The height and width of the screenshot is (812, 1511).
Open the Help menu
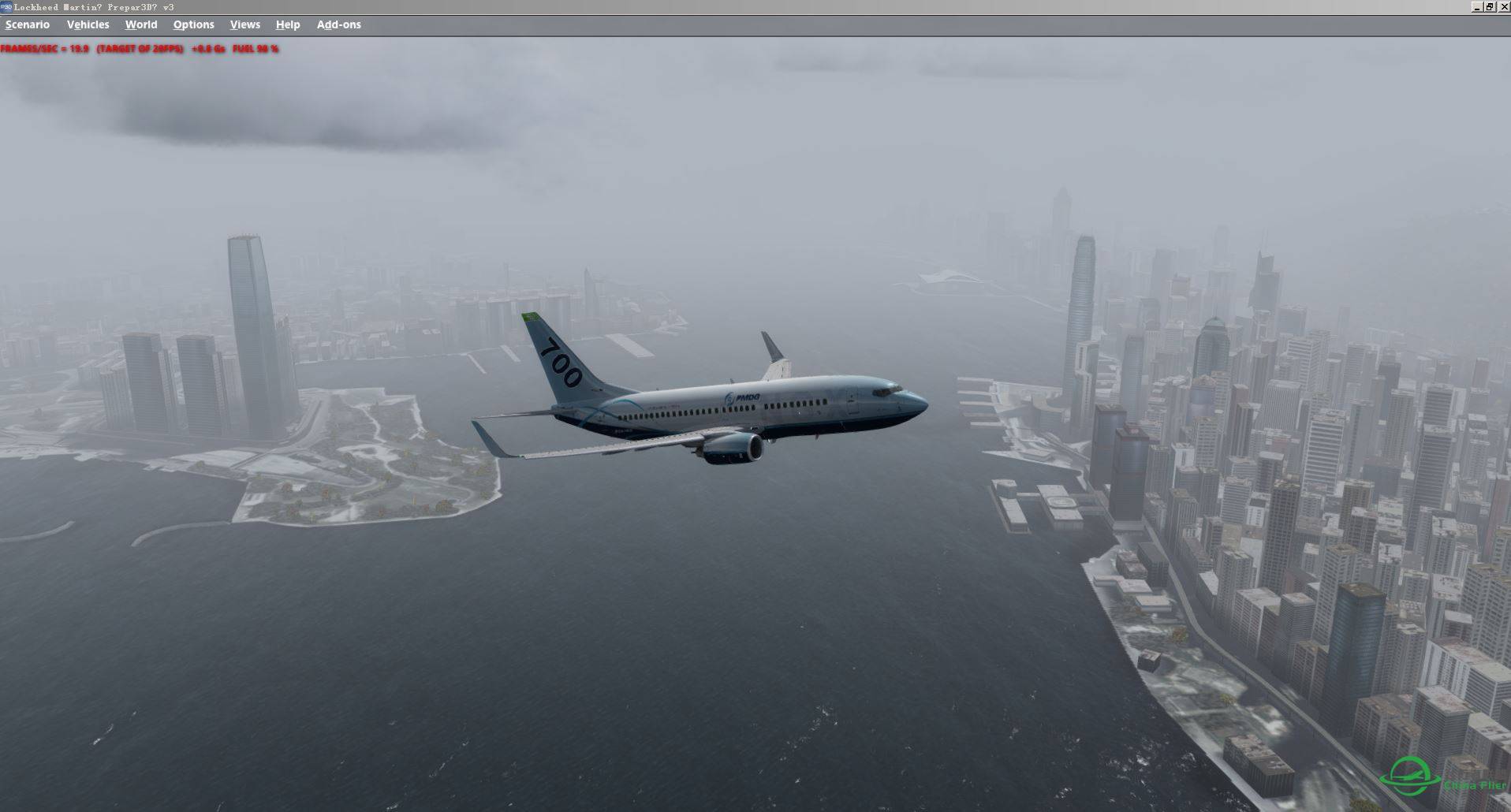tap(288, 24)
